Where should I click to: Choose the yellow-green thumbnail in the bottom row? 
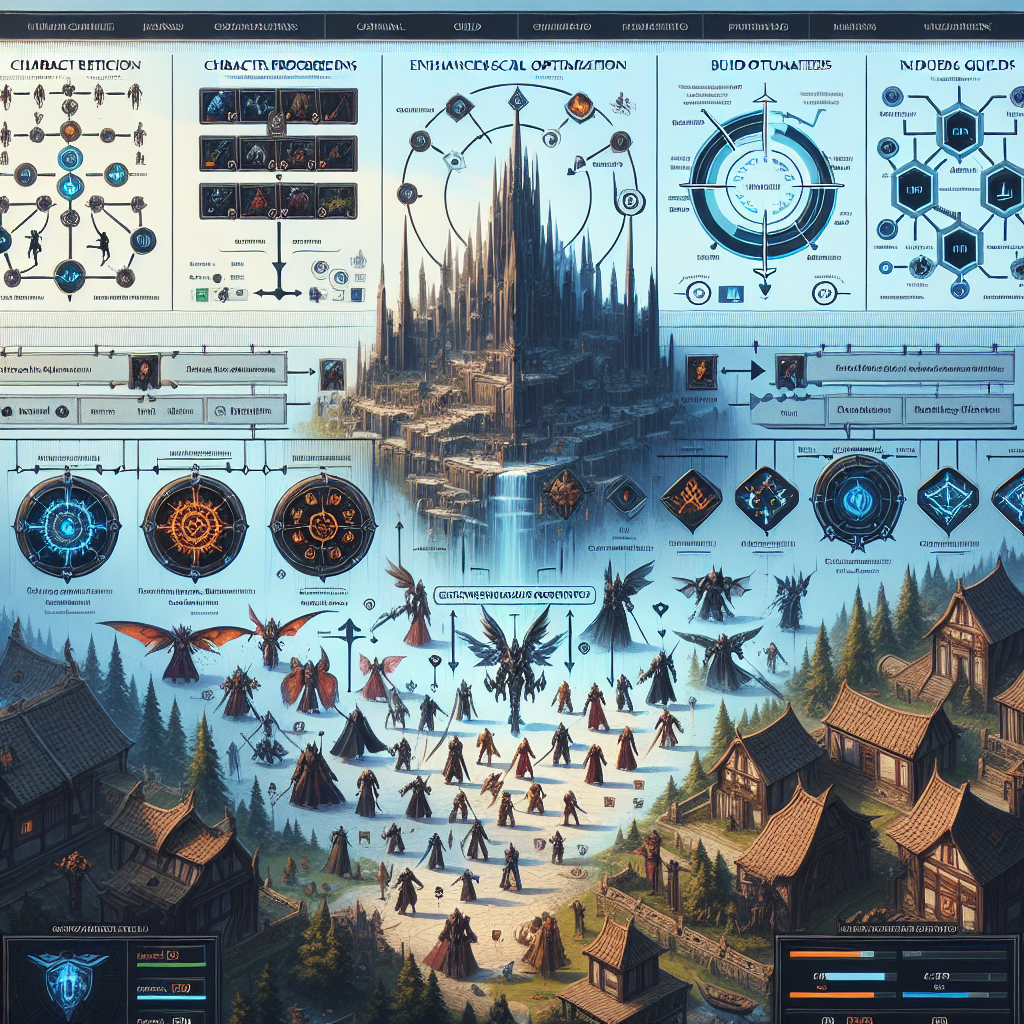(337, 200)
